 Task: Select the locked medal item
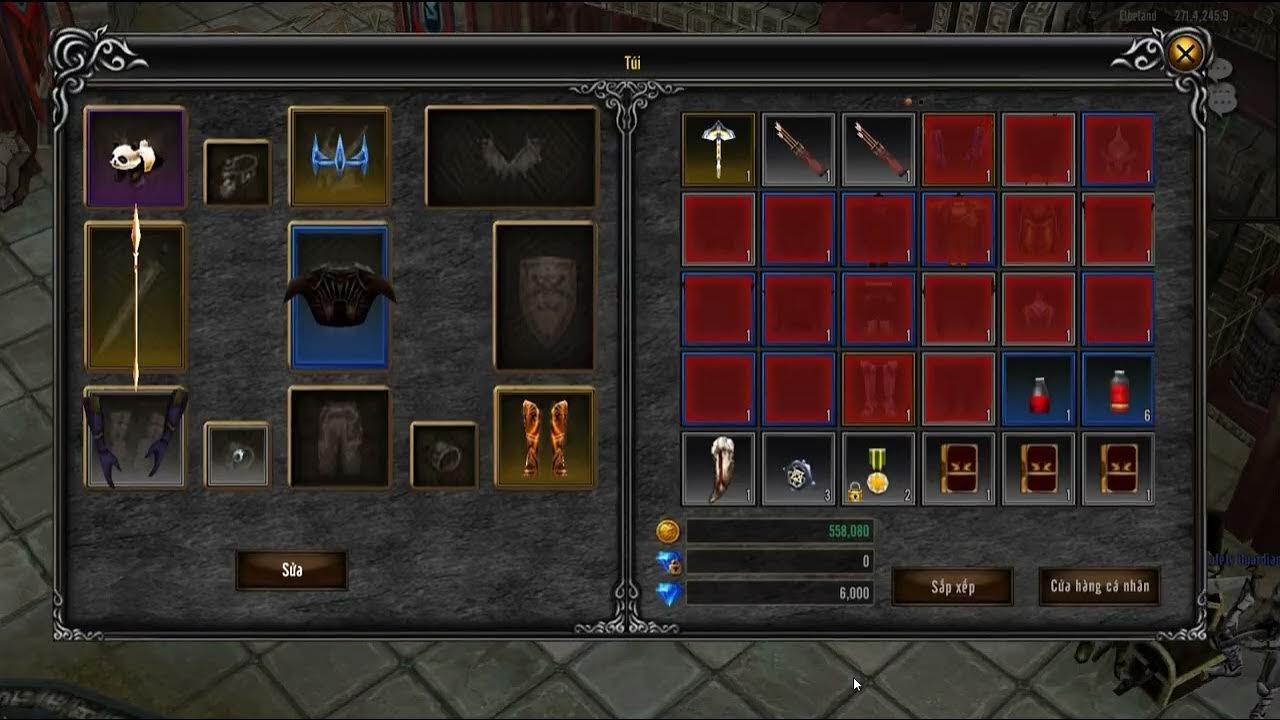coord(878,468)
